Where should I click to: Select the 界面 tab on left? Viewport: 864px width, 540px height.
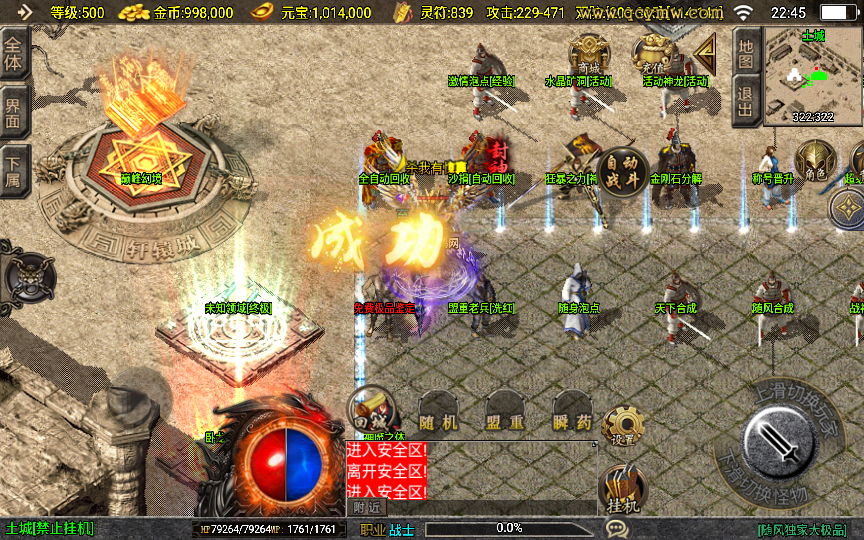click(14, 110)
